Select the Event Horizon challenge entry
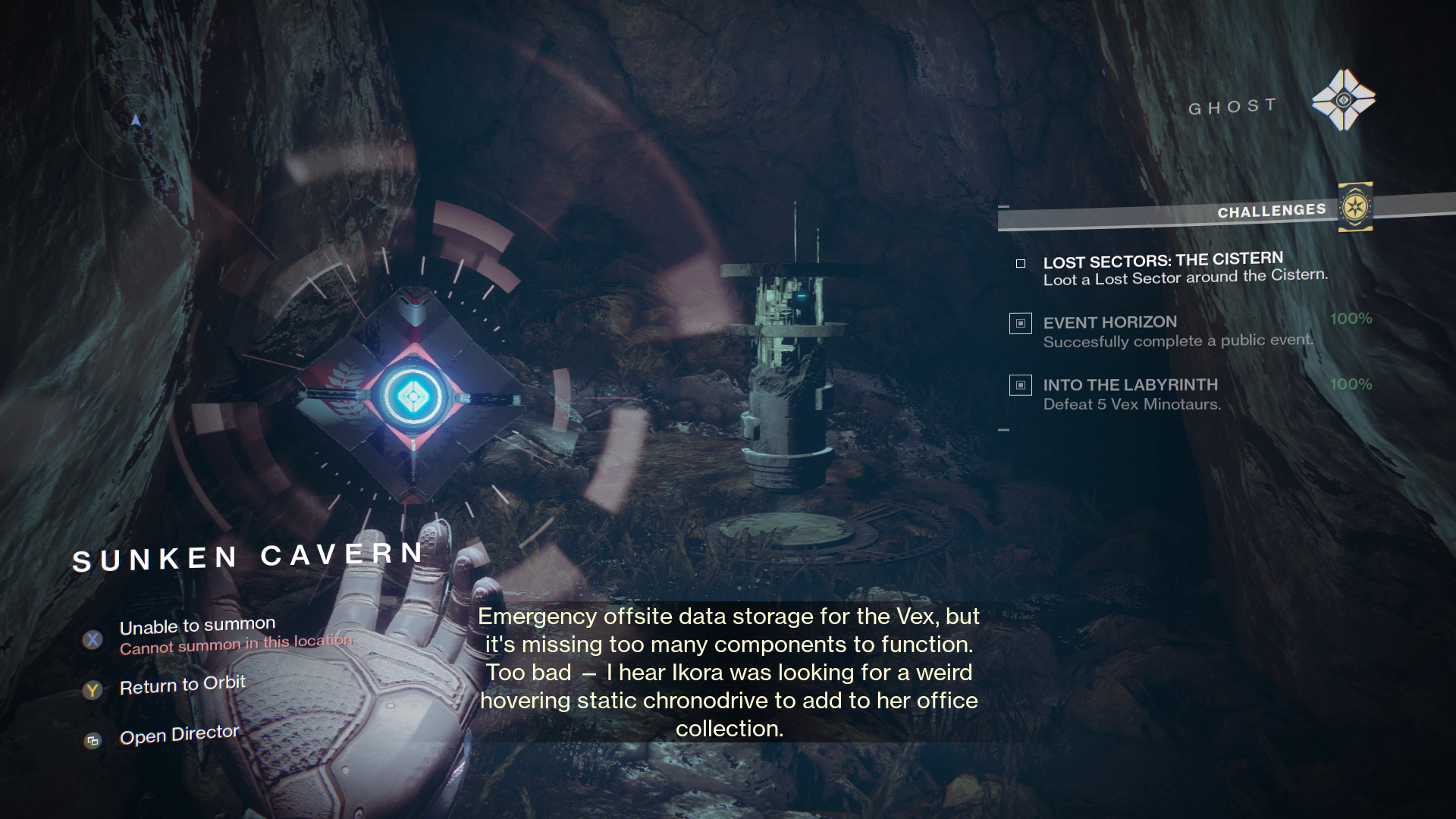Viewport: 1456px width, 819px height. coord(1109,323)
